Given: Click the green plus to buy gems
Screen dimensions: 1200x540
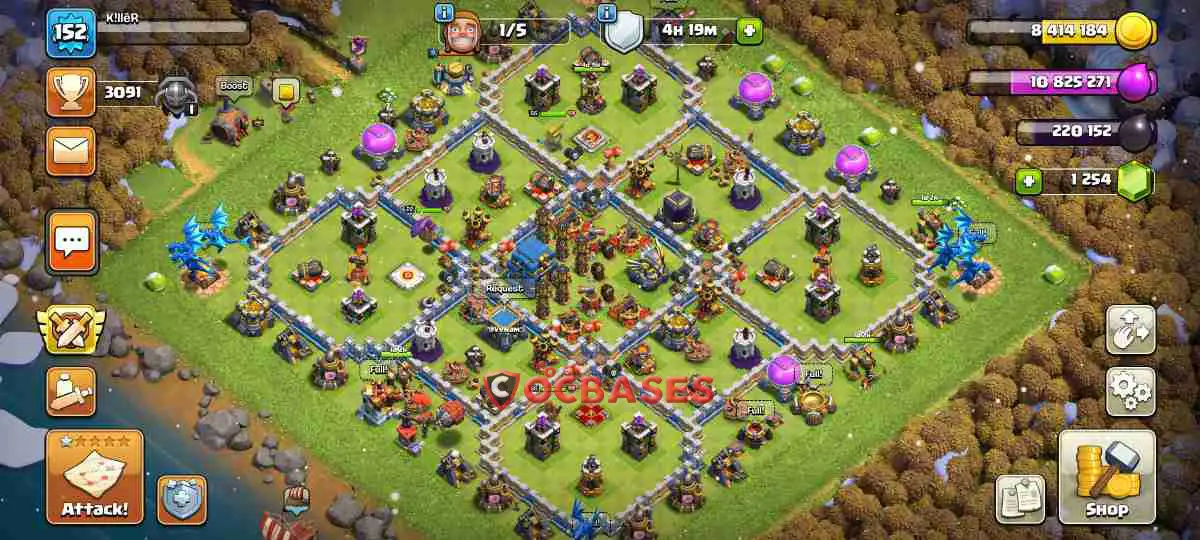Looking at the screenshot, I should 1027,182.
